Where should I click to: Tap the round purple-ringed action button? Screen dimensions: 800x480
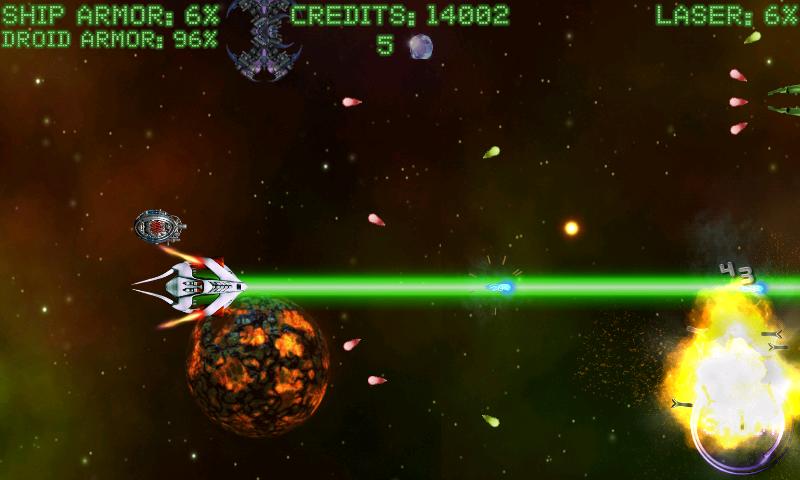click(738, 432)
